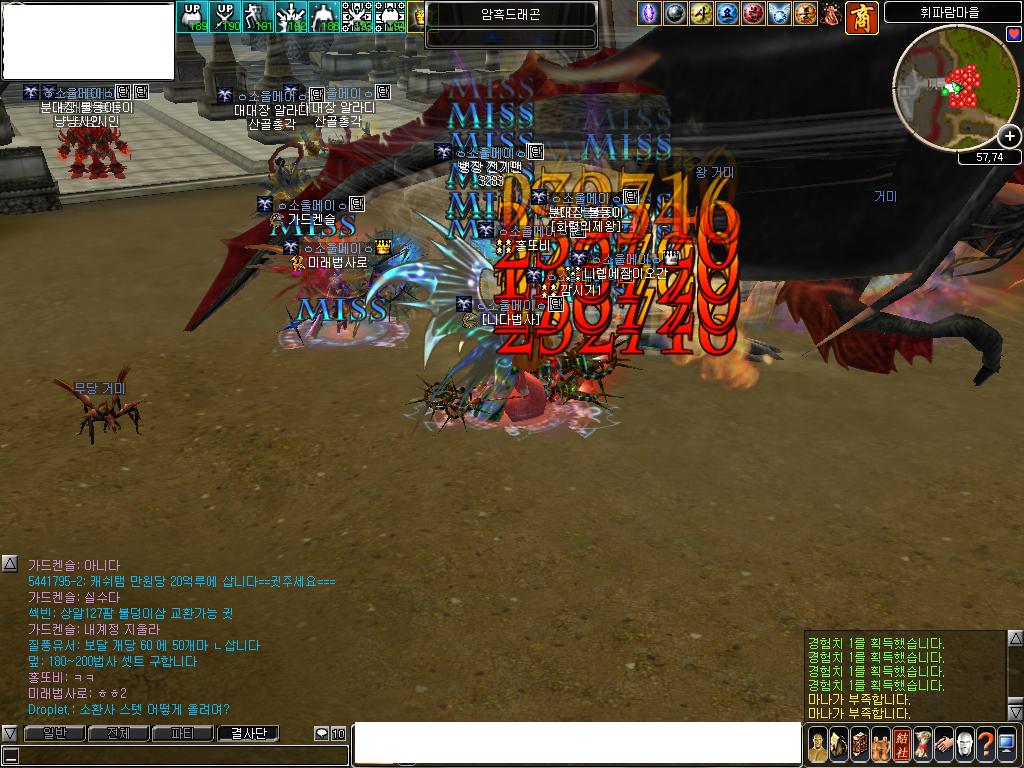1024x768 pixels.
Task: Open system options via computer monitor icon
Action: [1007, 744]
